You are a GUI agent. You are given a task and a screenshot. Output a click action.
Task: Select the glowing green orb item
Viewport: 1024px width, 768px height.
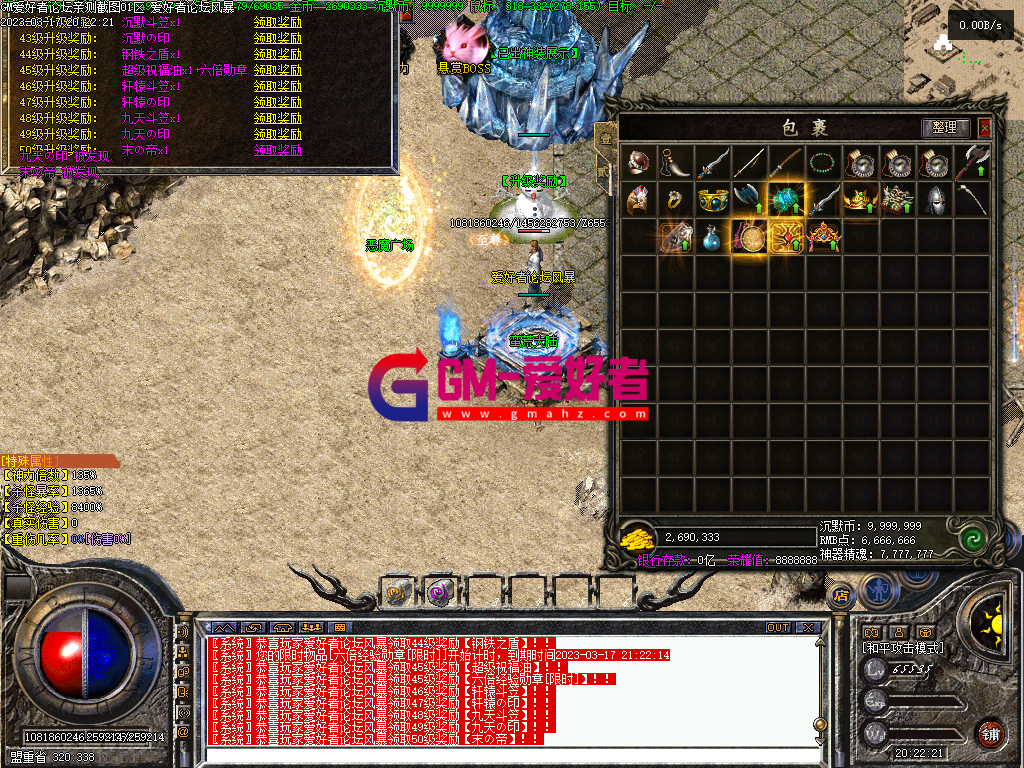(x=785, y=199)
